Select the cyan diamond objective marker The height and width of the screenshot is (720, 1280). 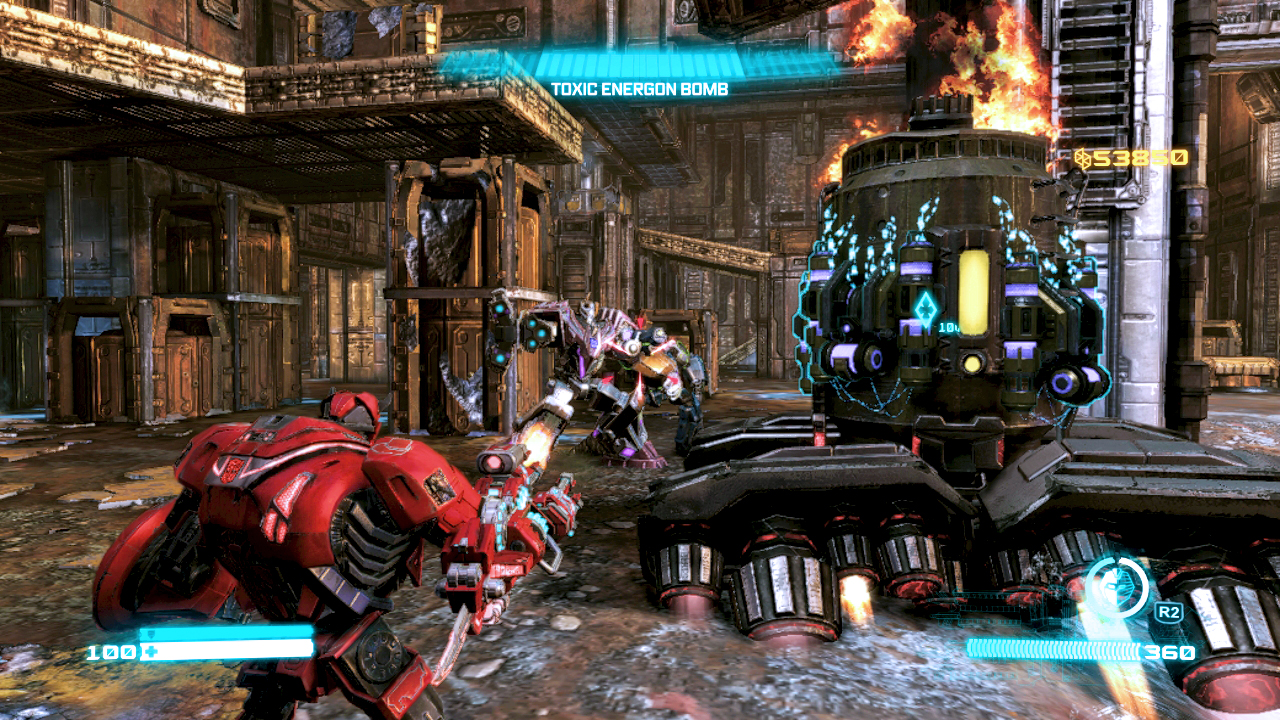click(924, 307)
